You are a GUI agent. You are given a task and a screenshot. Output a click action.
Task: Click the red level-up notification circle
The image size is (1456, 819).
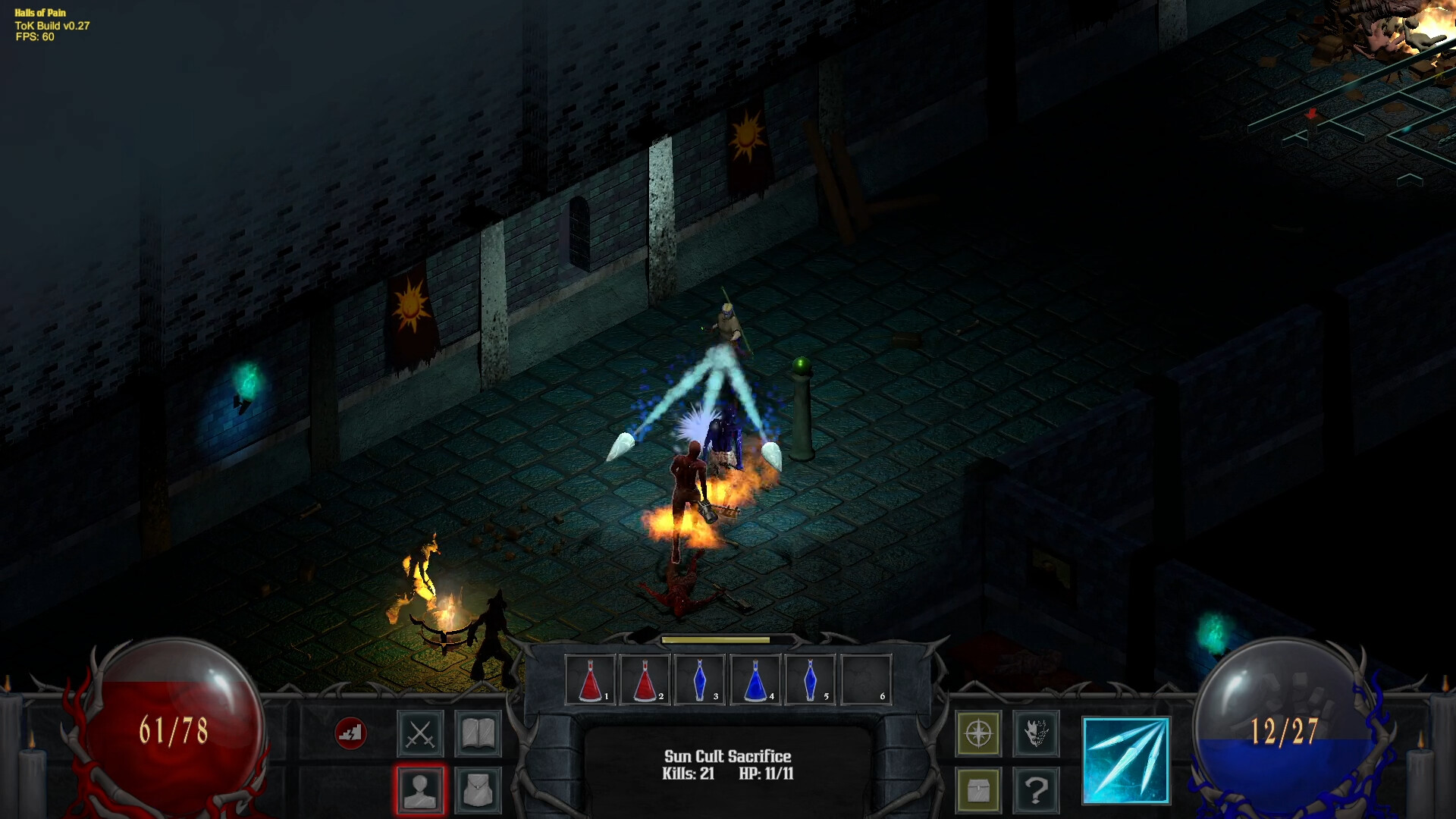351,733
